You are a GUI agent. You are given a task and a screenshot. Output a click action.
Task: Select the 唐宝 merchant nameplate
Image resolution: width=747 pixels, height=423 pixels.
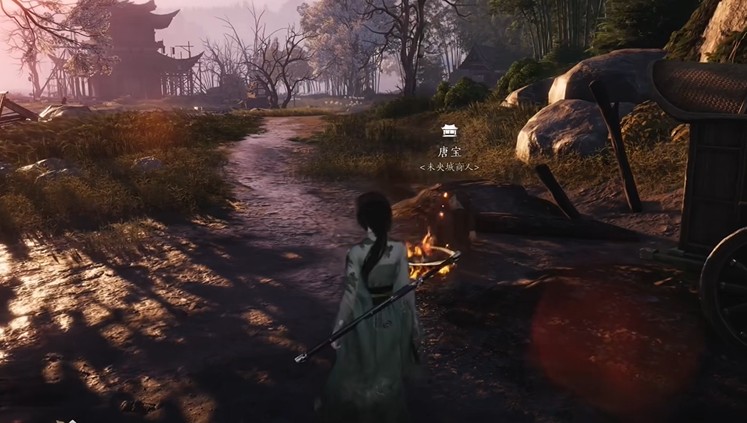tap(449, 151)
